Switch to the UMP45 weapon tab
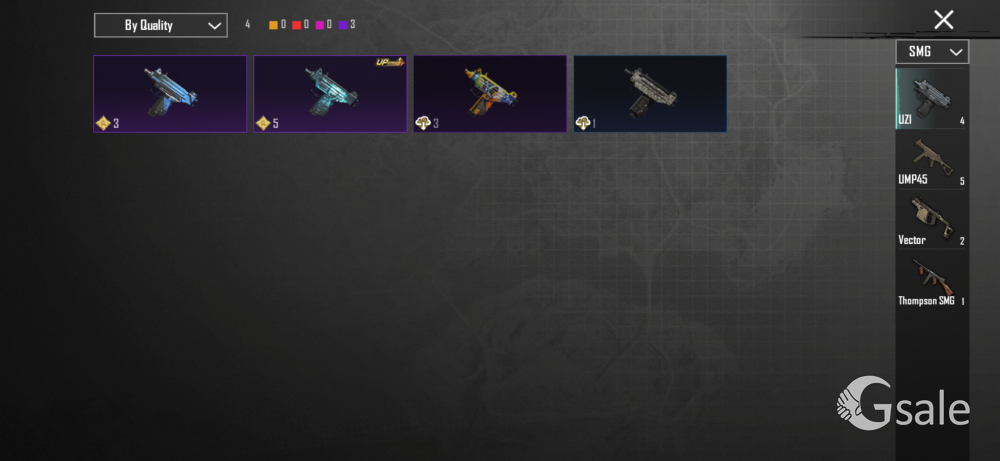Image resolution: width=1000 pixels, height=461 pixels. pyautogui.click(x=932, y=160)
